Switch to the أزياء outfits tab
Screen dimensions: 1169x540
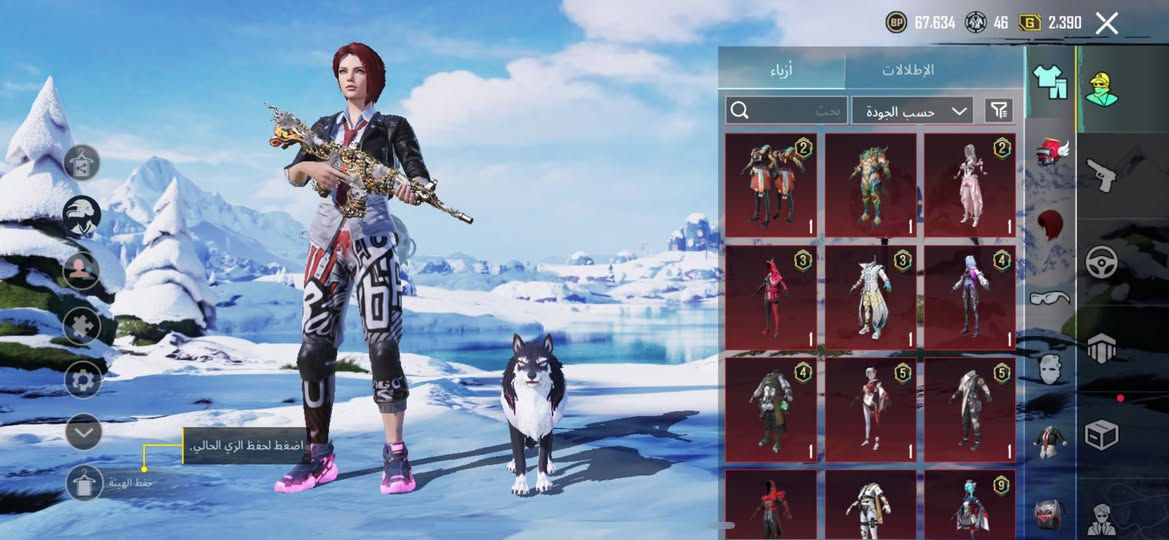point(781,70)
